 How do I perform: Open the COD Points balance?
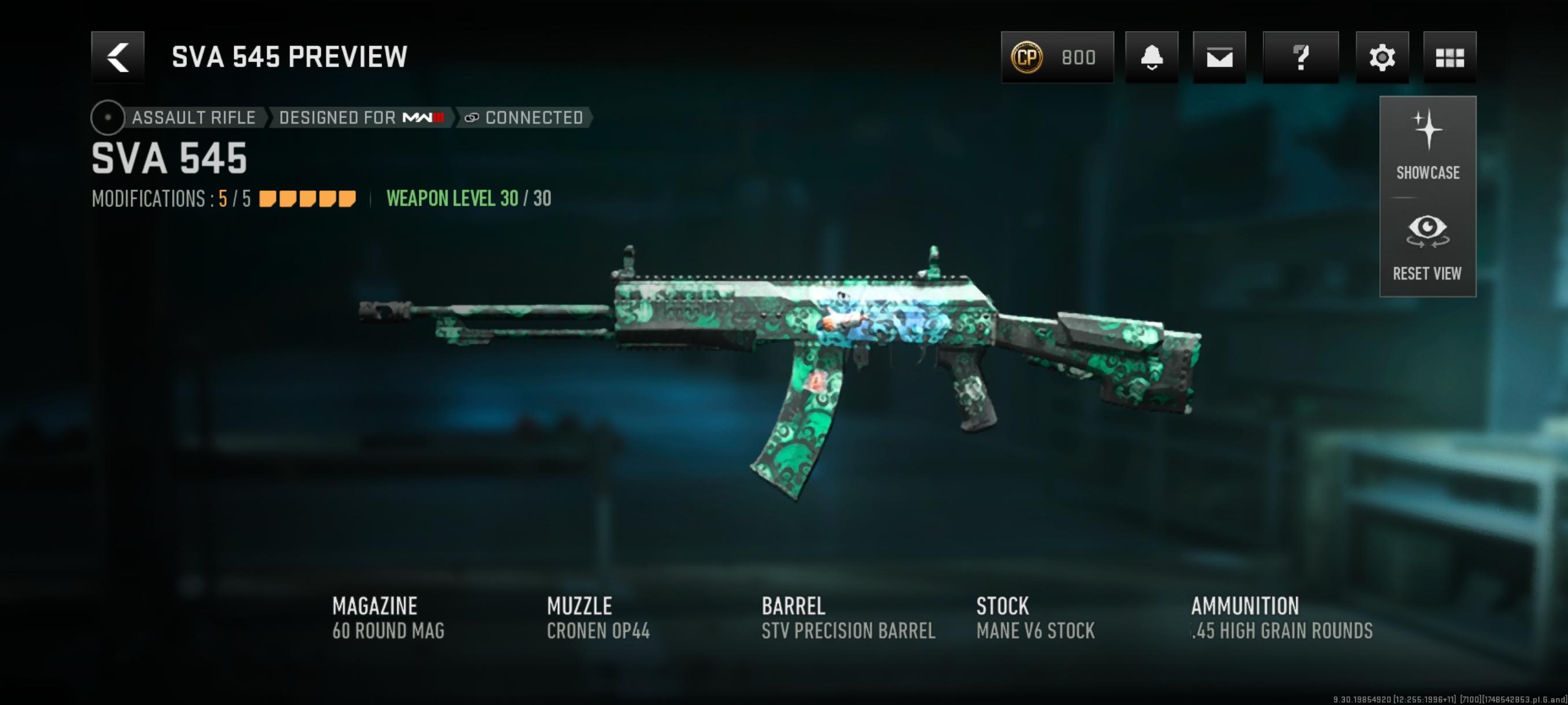point(1057,57)
